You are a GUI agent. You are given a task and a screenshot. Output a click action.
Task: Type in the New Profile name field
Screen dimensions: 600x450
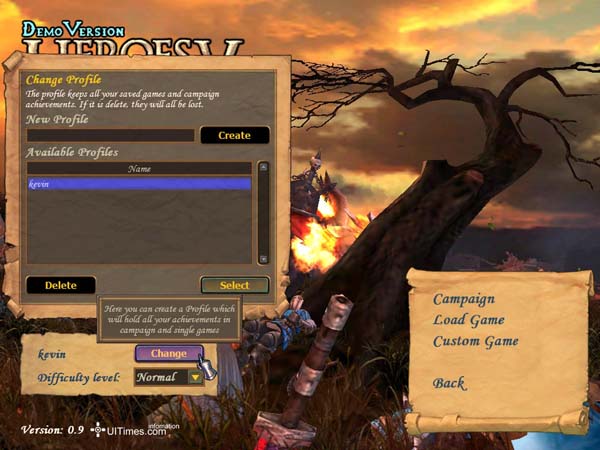click(110, 135)
